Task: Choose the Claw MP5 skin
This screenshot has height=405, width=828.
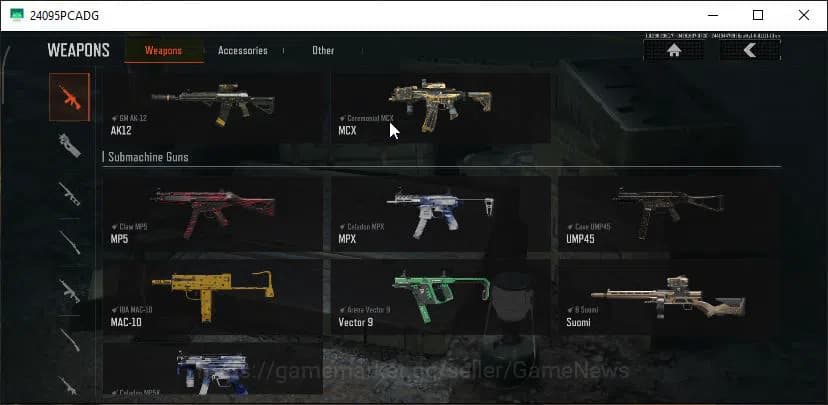Action: click(x=212, y=212)
